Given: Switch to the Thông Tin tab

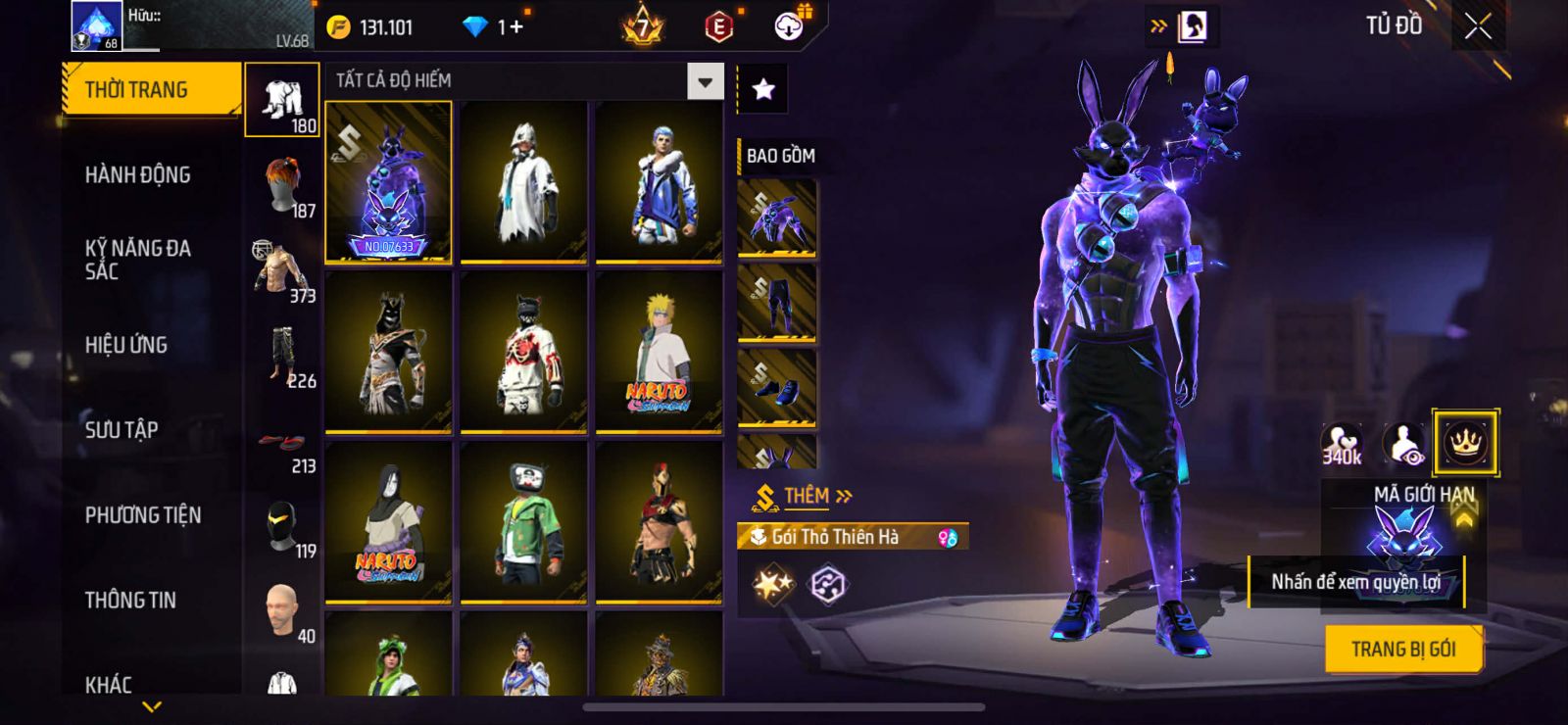Looking at the screenshot, I should coord(130,600).
